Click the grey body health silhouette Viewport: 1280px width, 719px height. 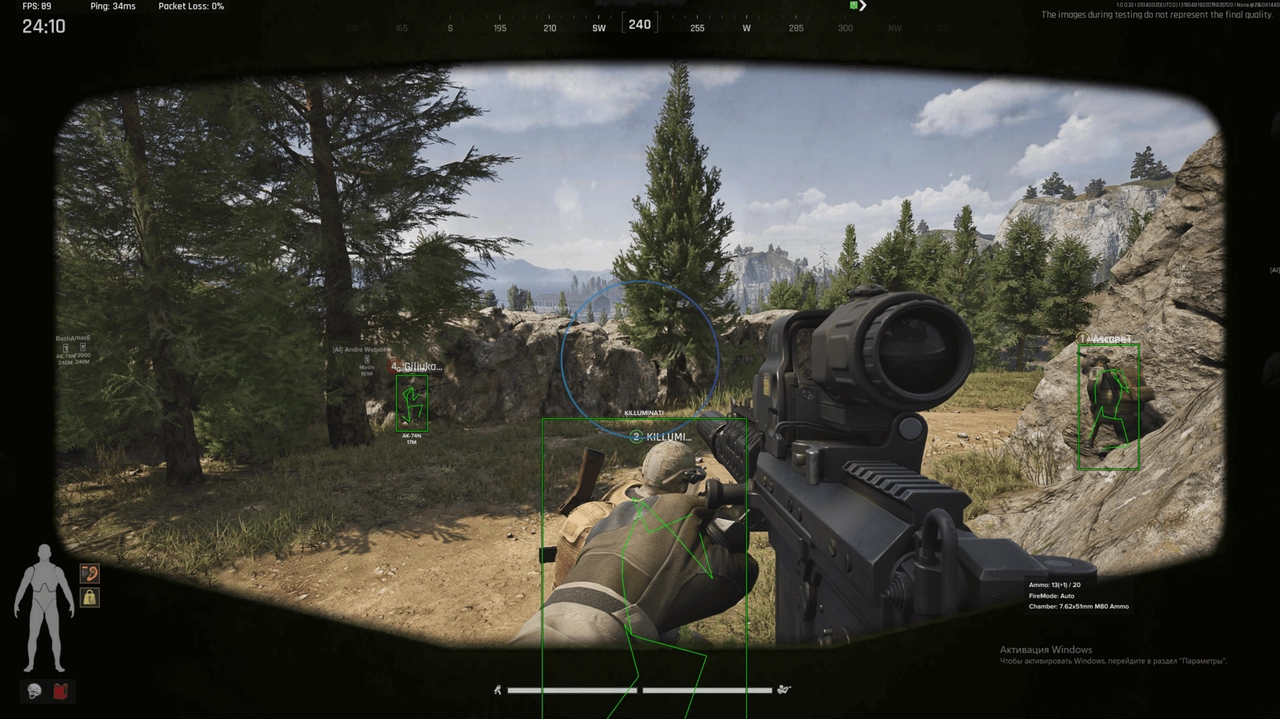pos(44,608)
